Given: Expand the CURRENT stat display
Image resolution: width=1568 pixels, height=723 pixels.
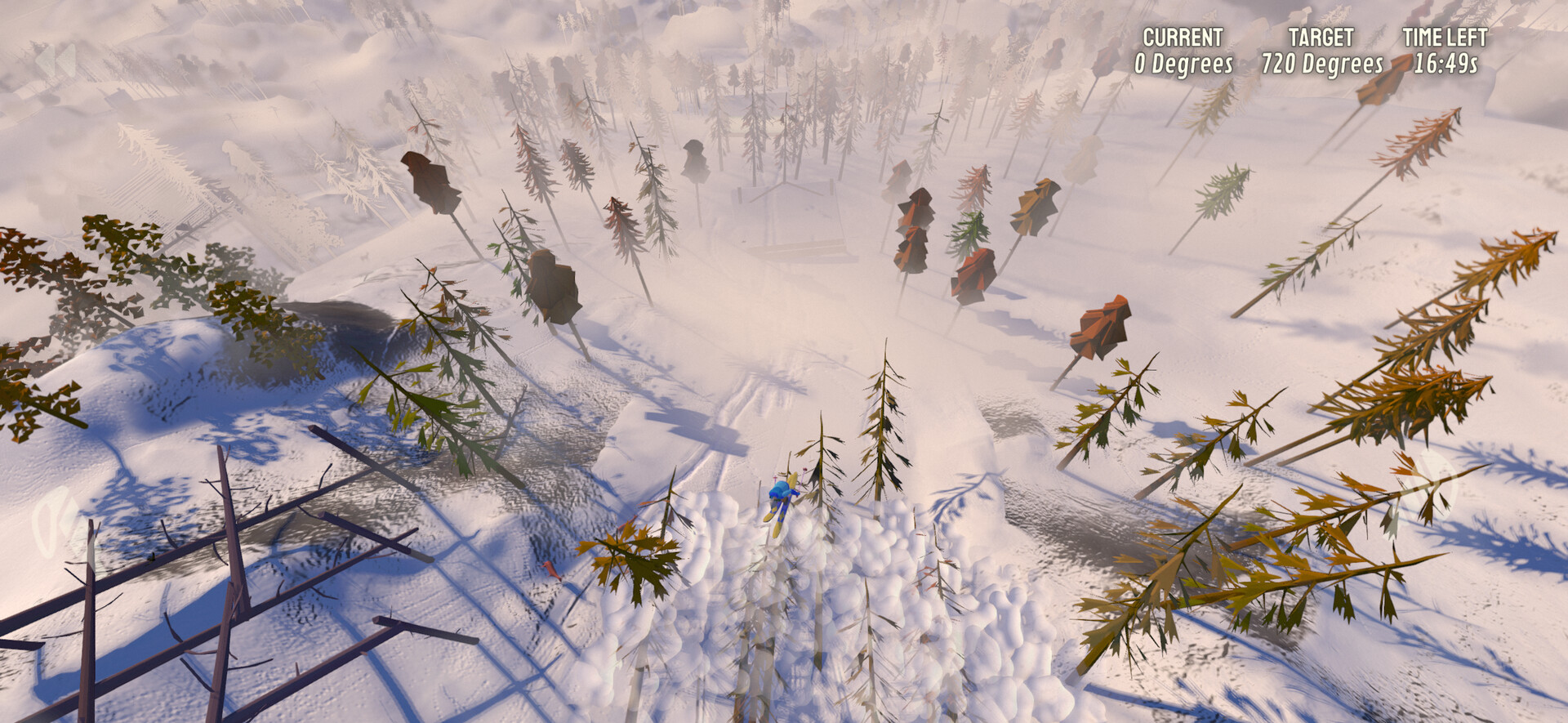Looking at the screenshot, I should coord(1183,47).
